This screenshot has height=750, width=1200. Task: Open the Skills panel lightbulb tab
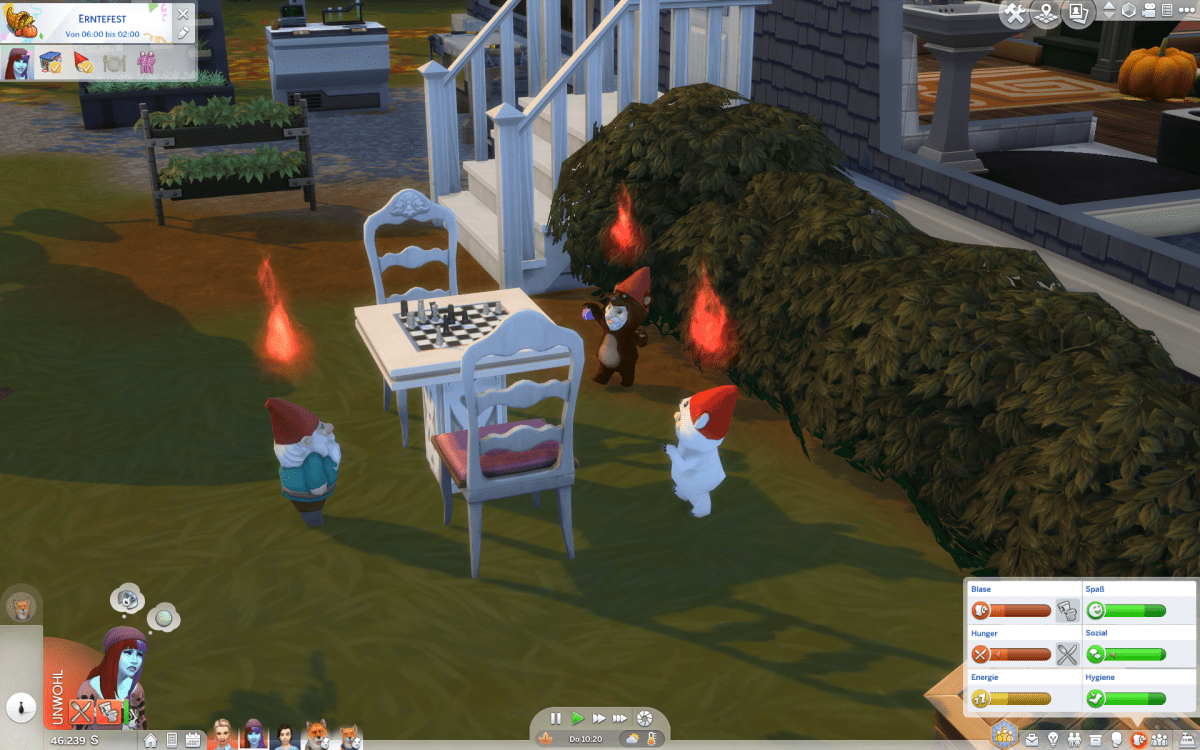(1053, 741)
